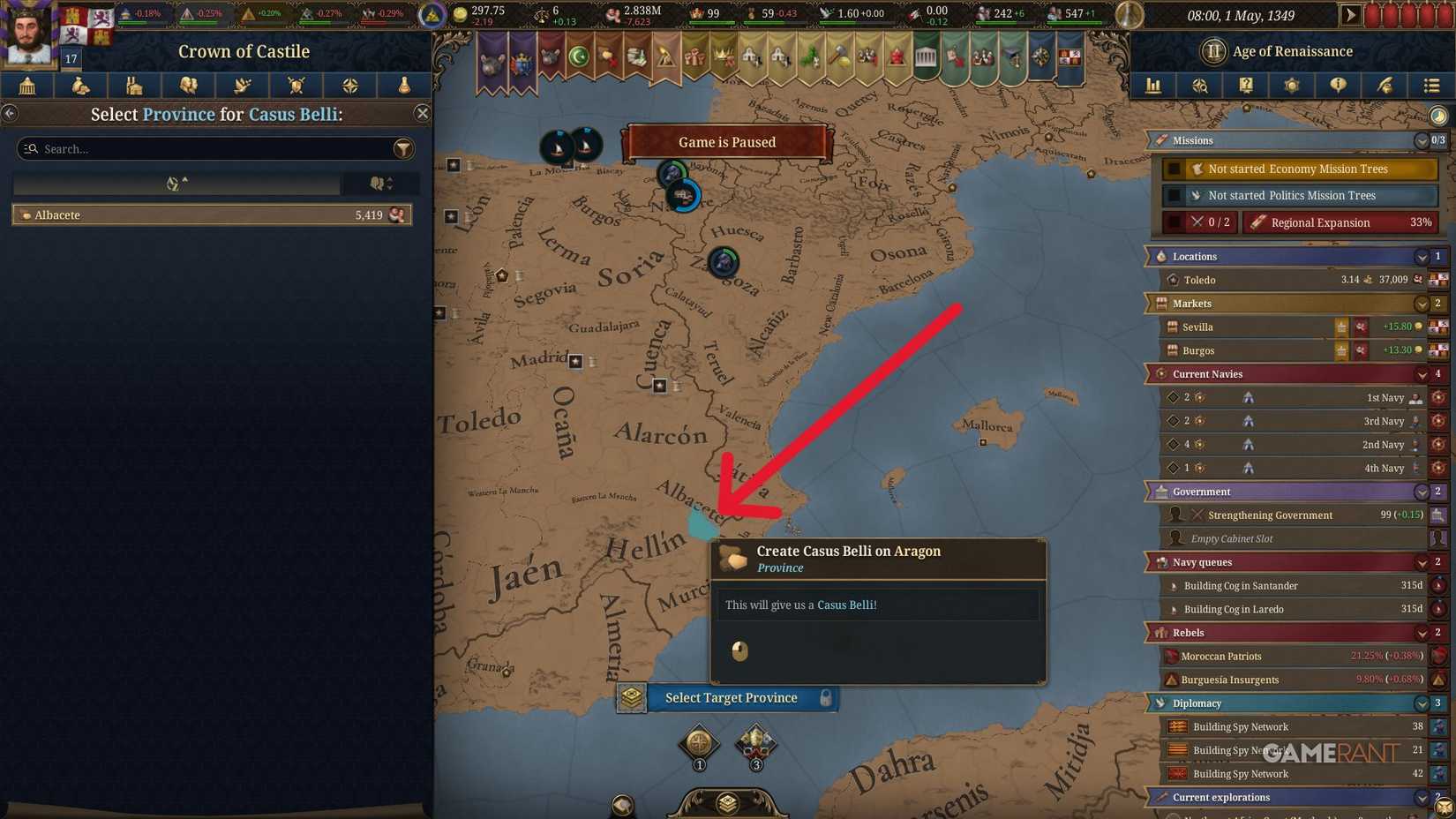Collapse the Rebels list
Image resolution: width=1456 pixels, height=819 pixels.
point(1422,633)
